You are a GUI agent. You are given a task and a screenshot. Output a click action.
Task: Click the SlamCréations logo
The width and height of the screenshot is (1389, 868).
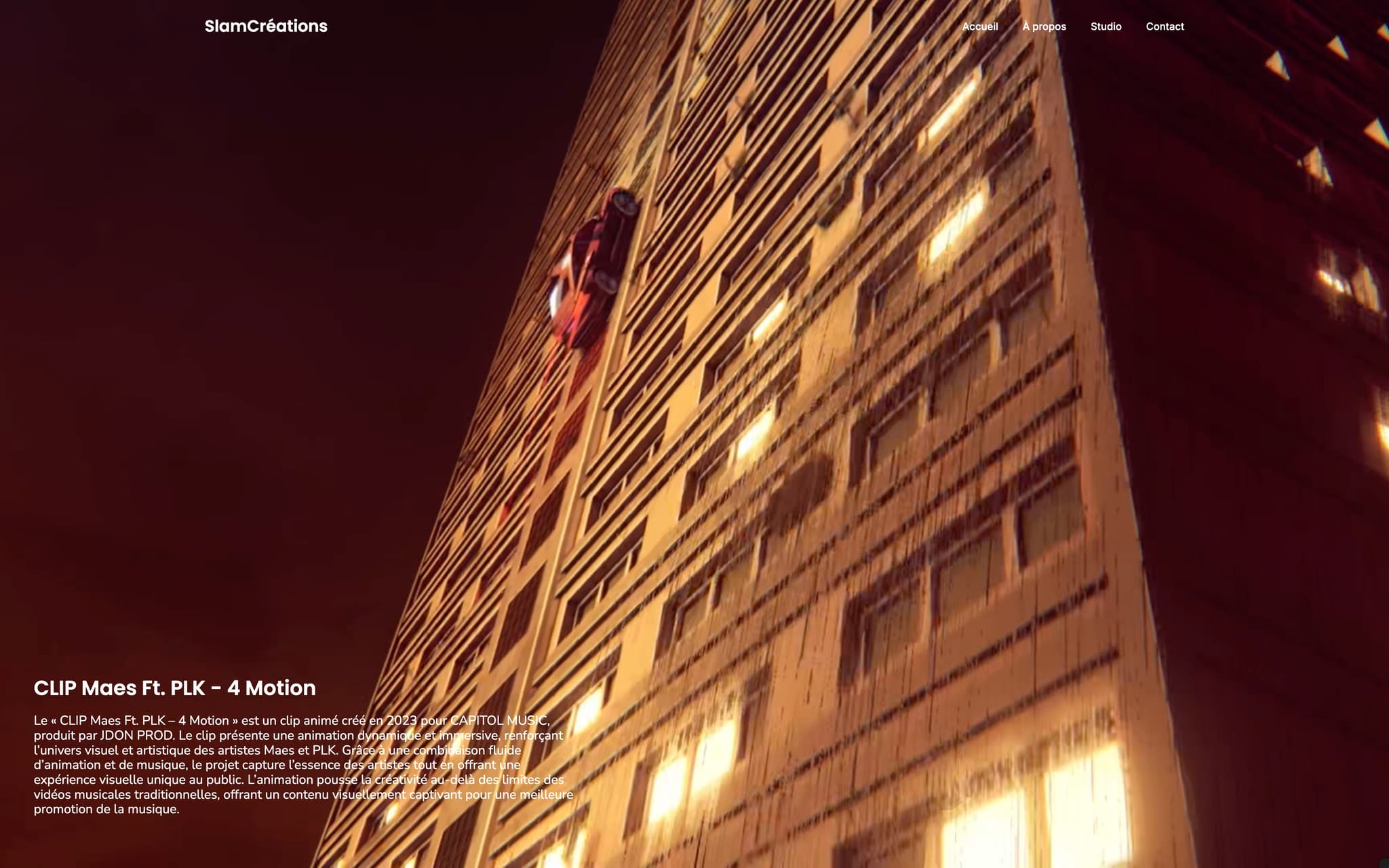click(266, 26)
